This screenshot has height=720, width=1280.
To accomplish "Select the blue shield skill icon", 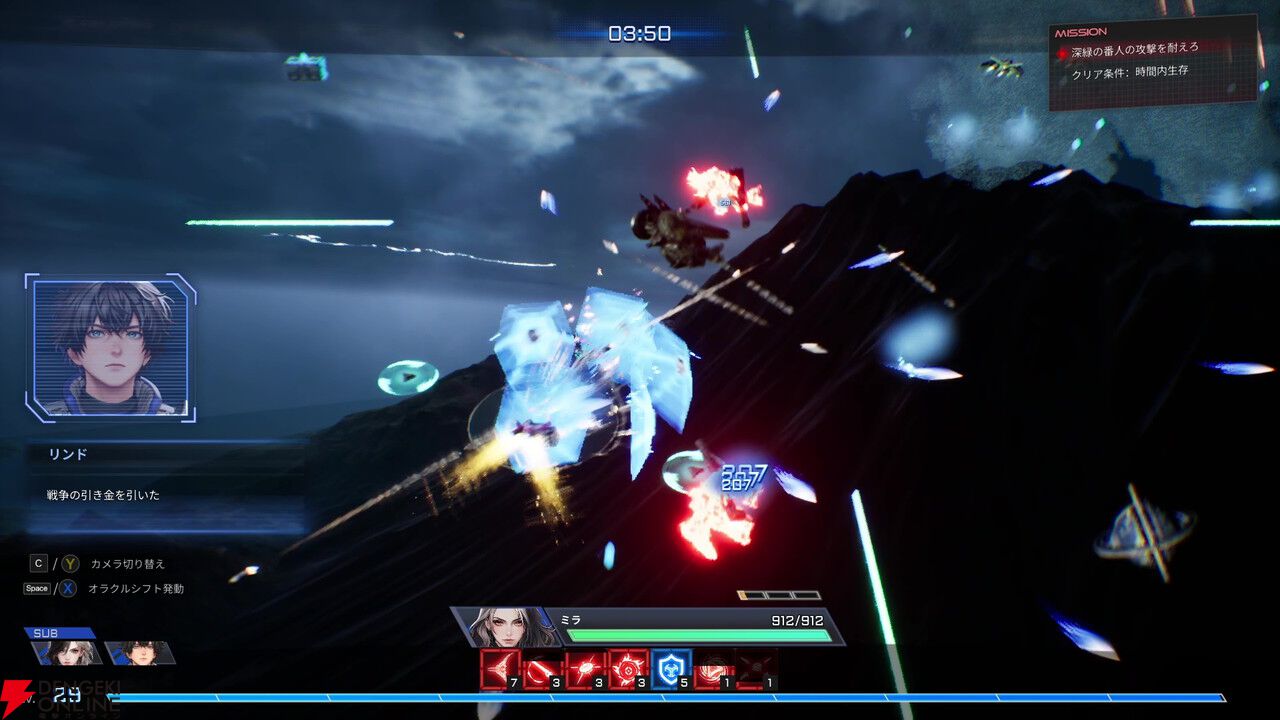I will 671,668.
